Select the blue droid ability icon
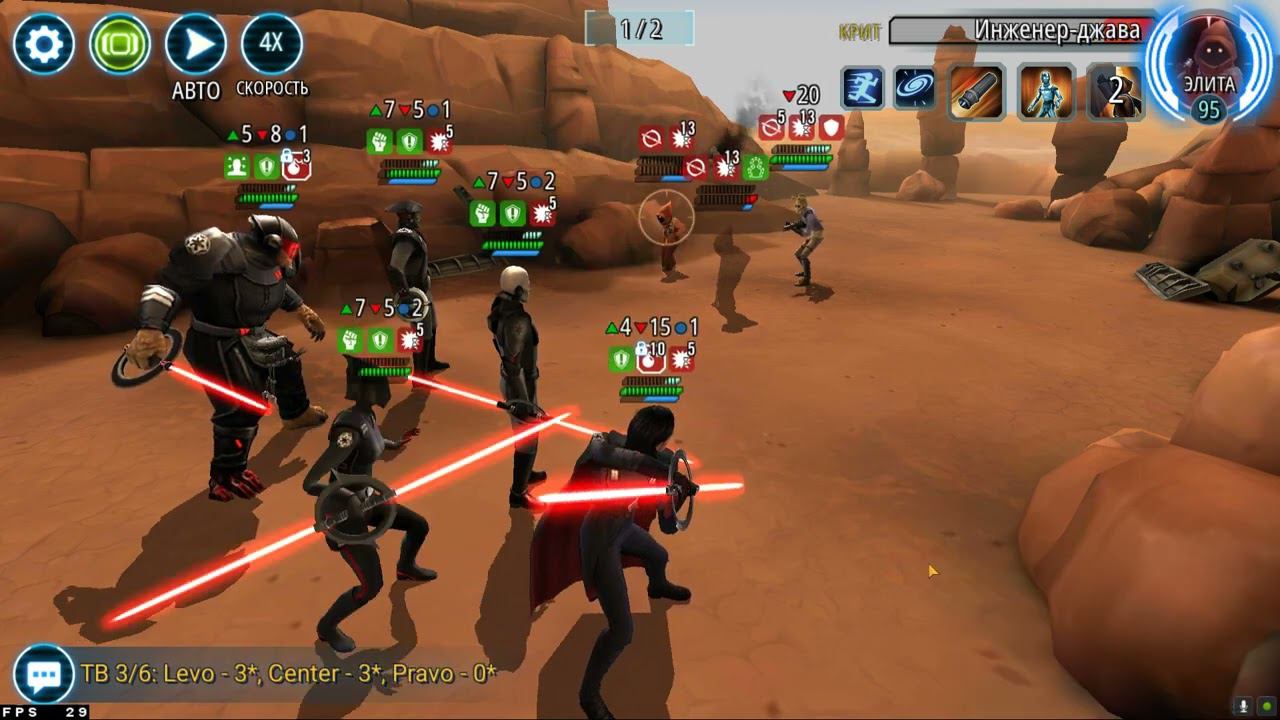The image size is (1280, 720). click(1046, 92)
